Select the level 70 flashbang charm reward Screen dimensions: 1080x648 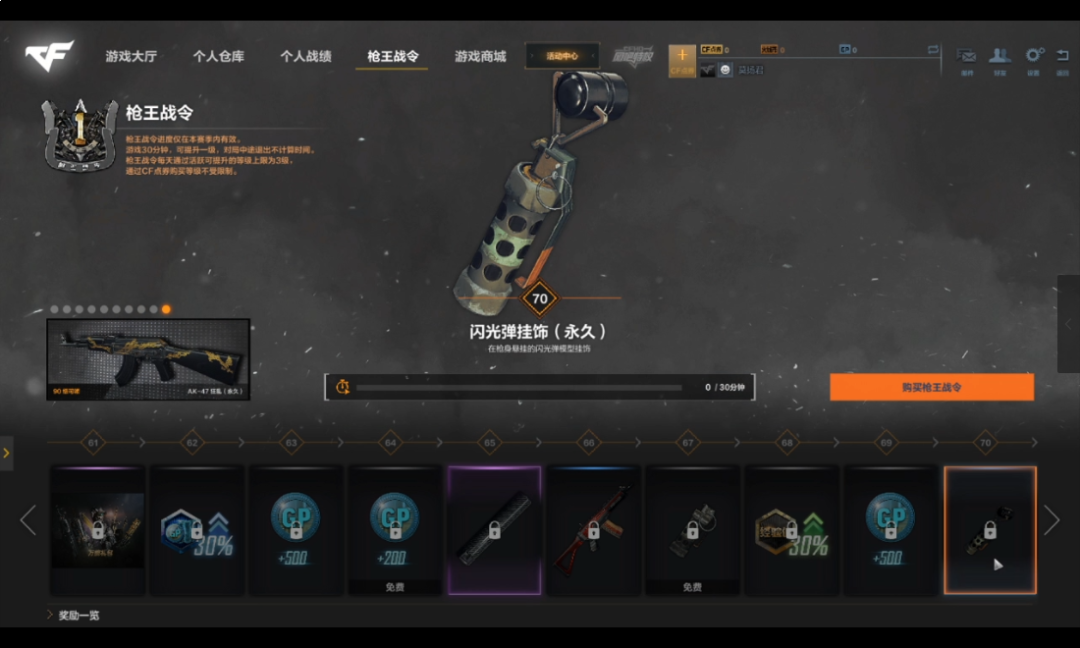pyautogui.click(x=990, y=529)
